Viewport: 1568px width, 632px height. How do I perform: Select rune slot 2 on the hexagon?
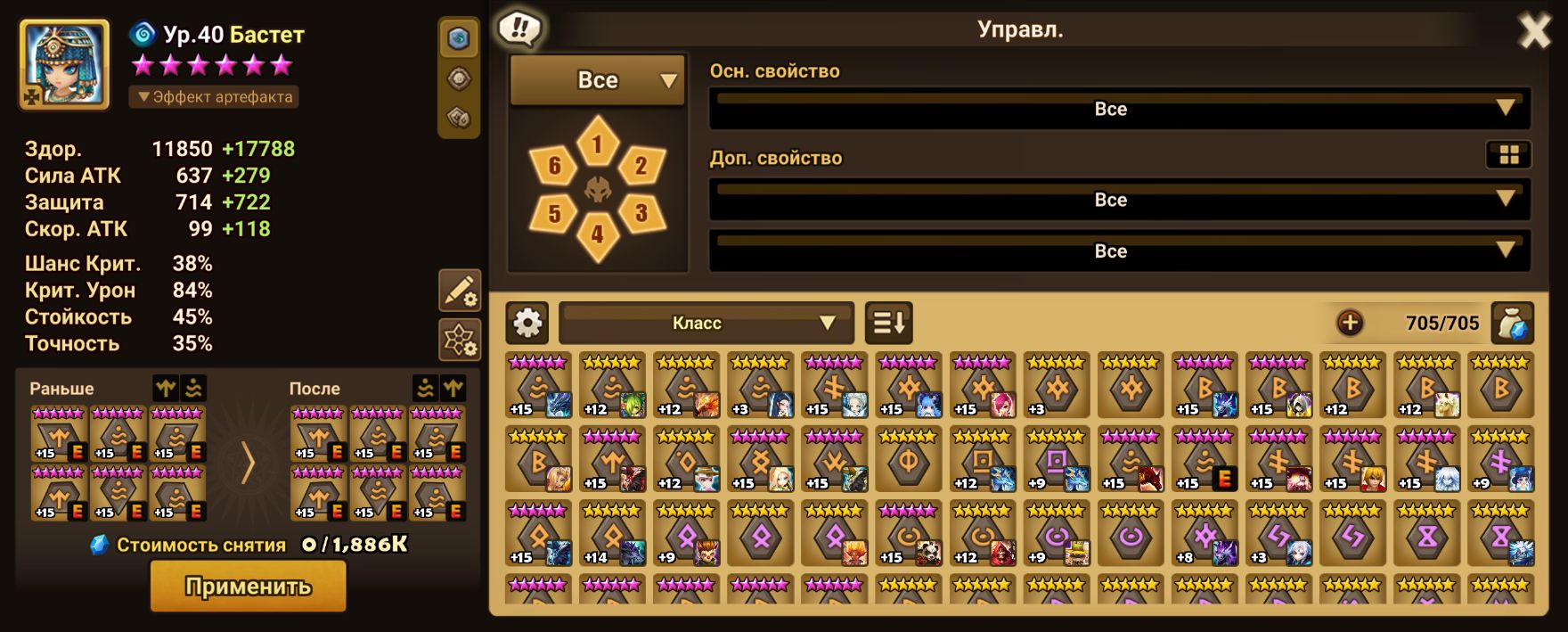tap(641, 165)
